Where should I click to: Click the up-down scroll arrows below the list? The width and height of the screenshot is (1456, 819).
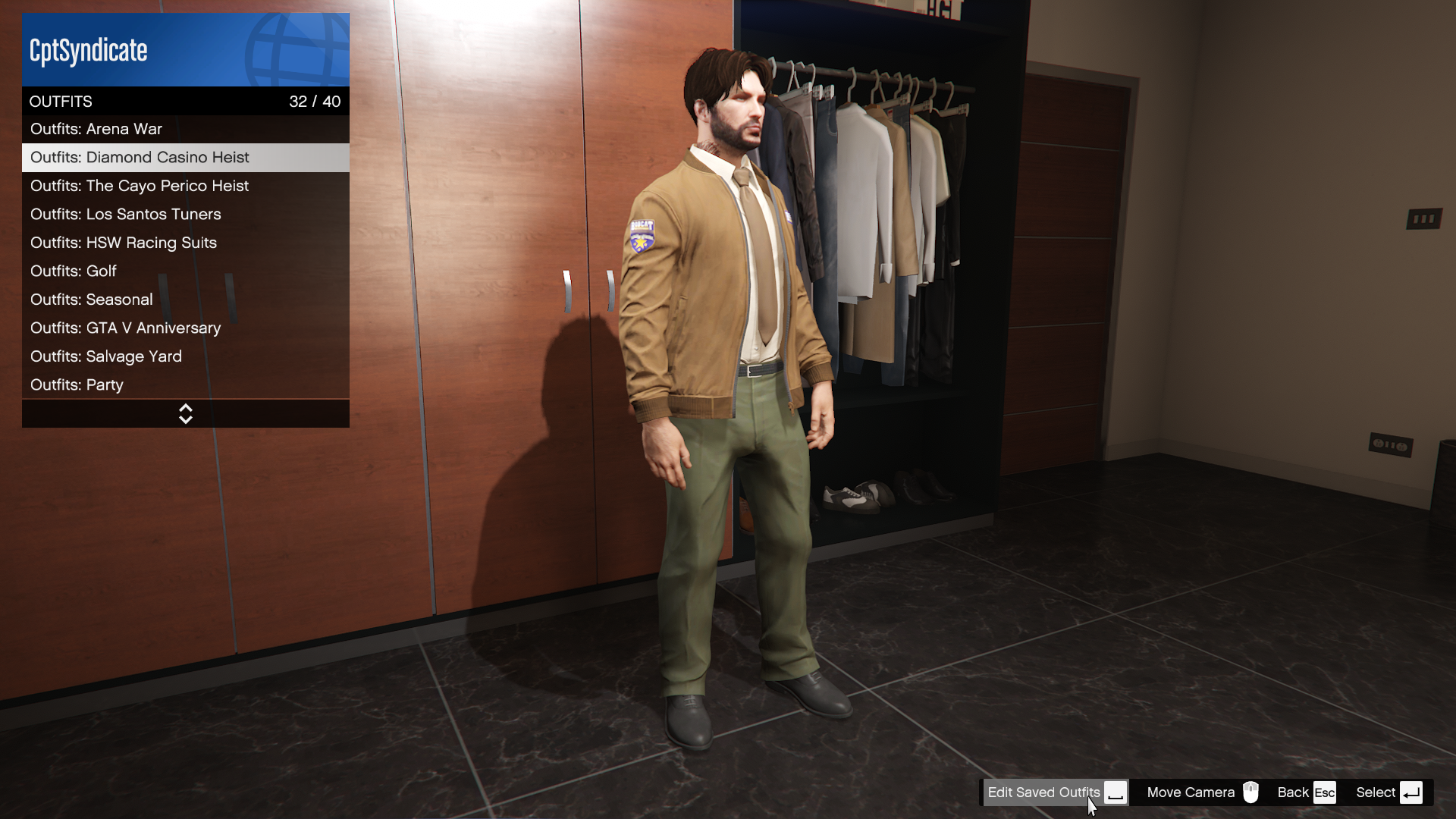click(185, 413)
